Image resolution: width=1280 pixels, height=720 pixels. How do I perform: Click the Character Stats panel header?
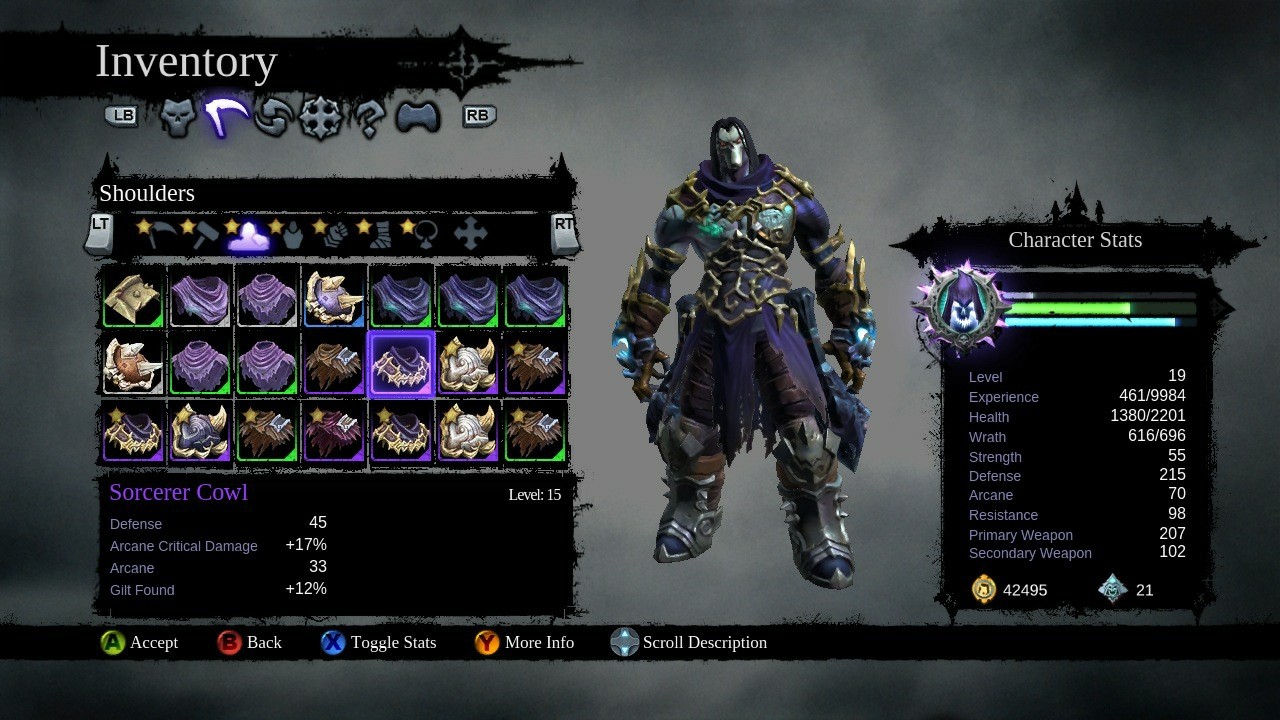[1075, 240]
